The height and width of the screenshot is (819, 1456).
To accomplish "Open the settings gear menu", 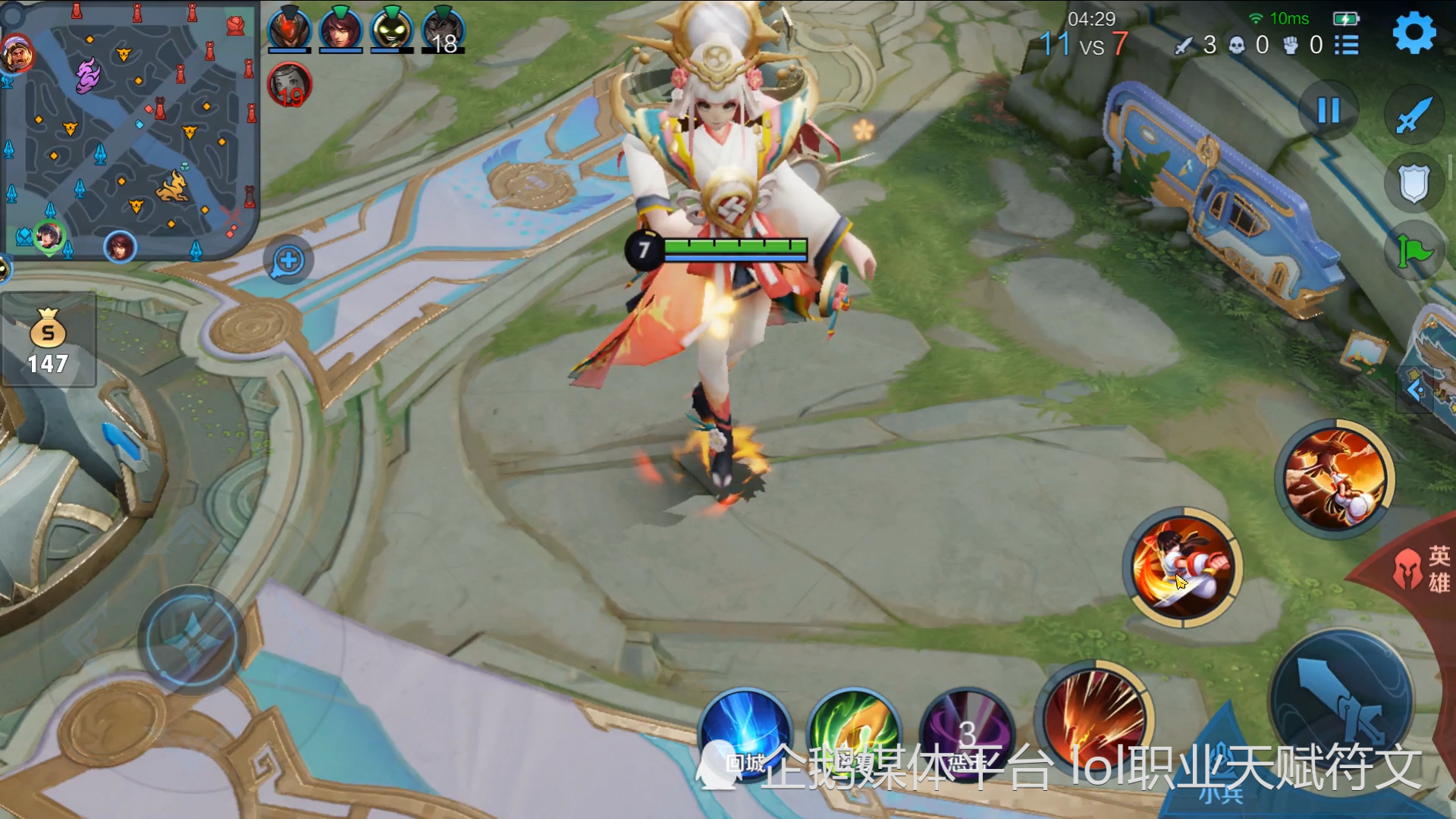I will click(x=1414, y=33).
